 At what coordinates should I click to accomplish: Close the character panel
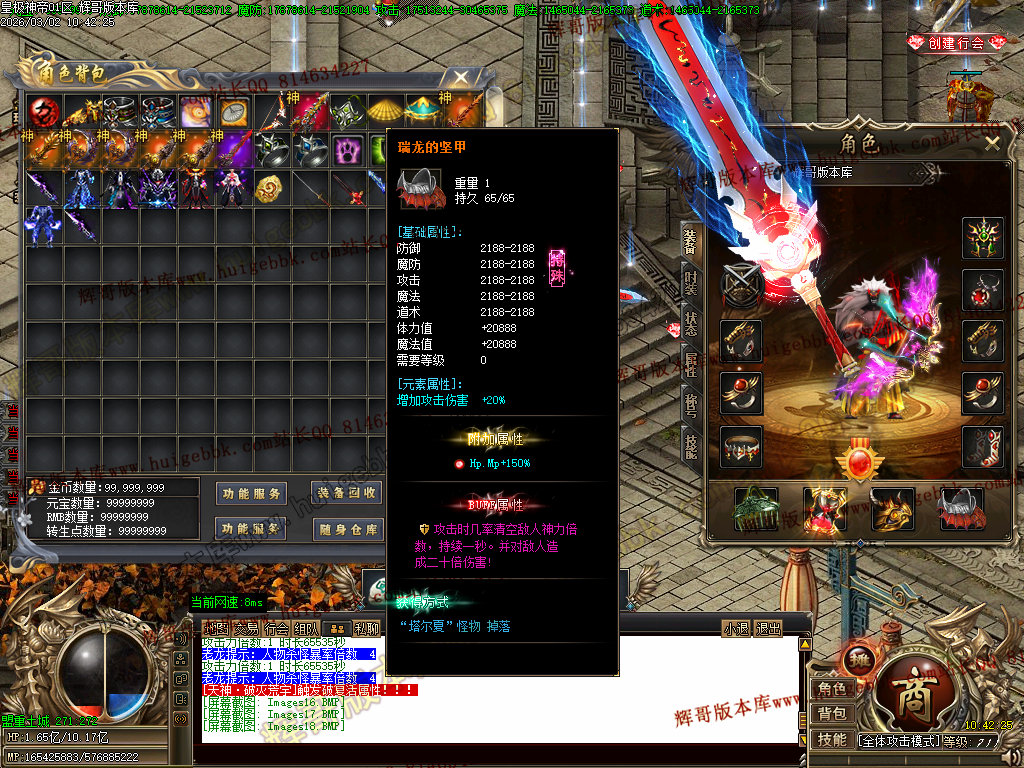991,144
